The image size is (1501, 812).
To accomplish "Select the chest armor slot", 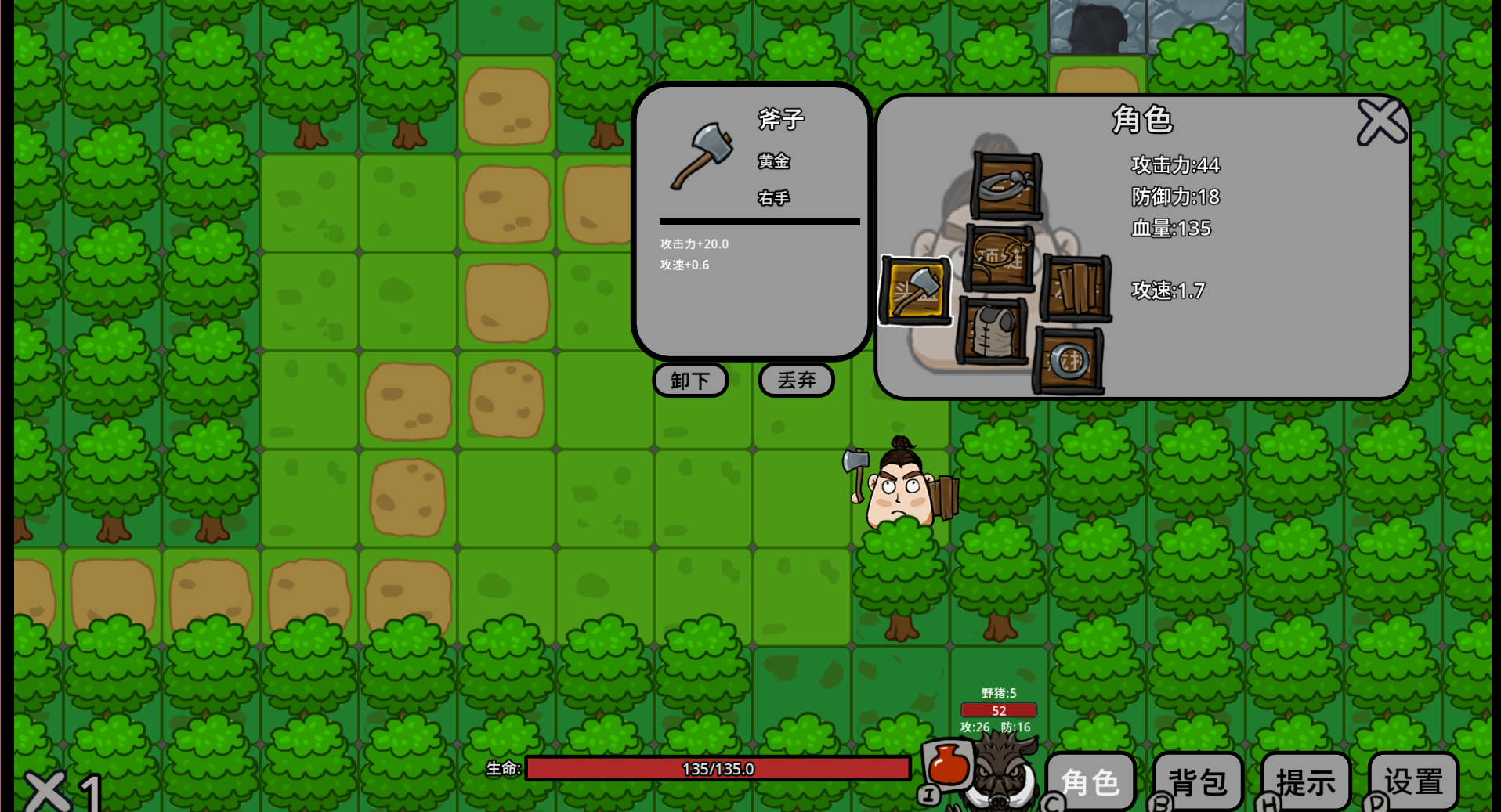I will pos(993,333).
